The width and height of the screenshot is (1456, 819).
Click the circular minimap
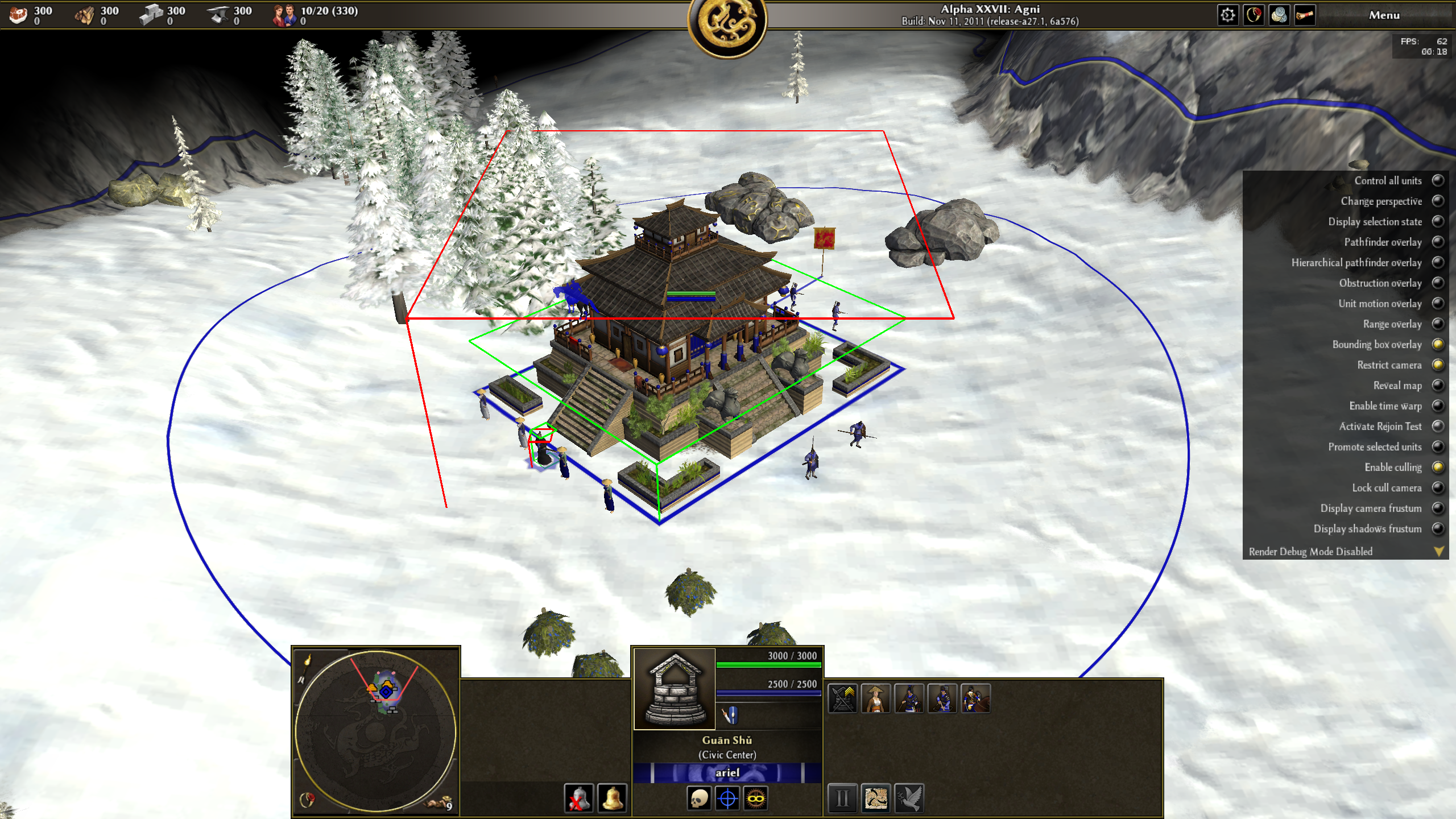(x=375, y=731)
